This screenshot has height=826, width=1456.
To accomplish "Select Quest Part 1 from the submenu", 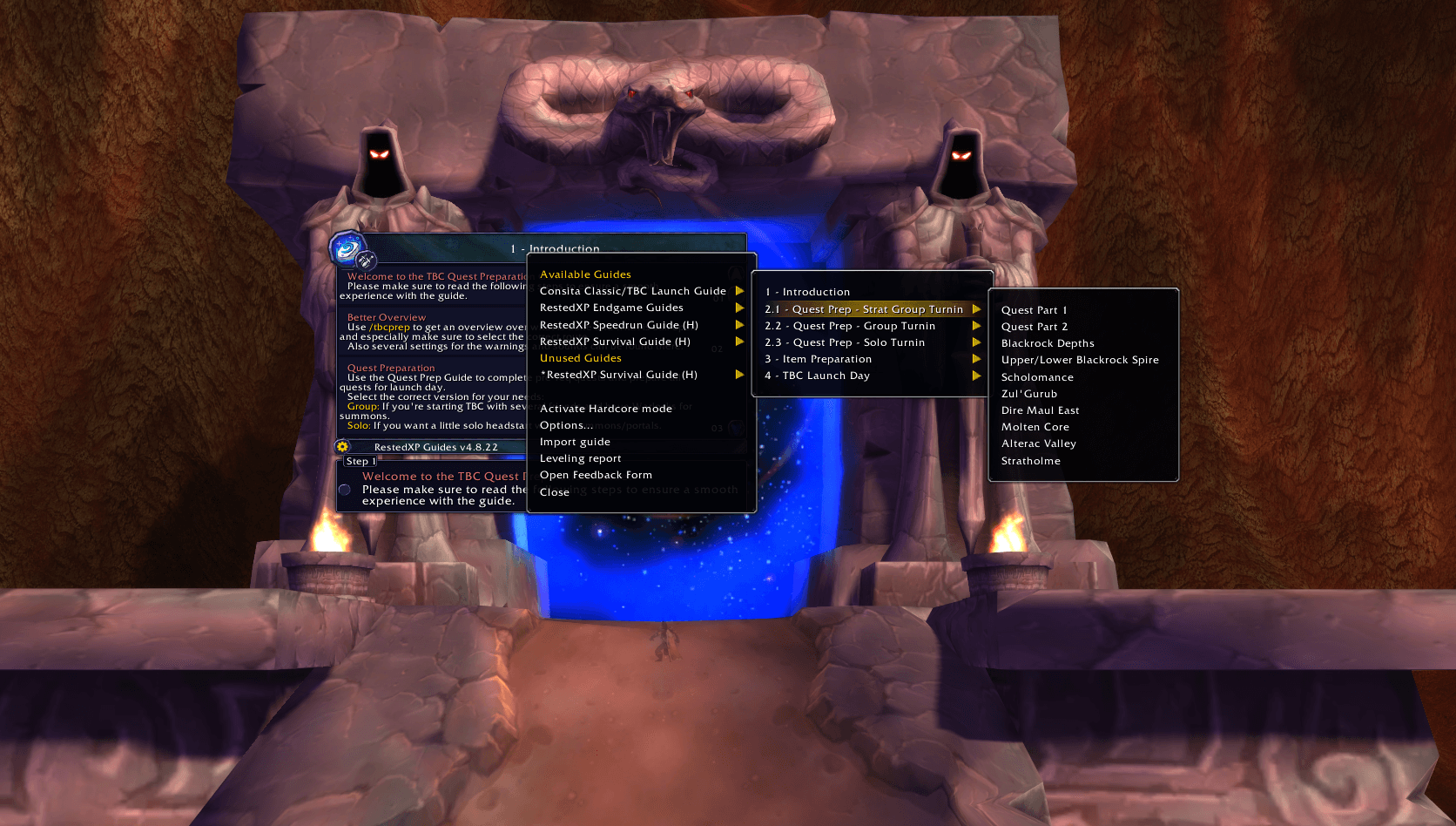I will pyautogui.click(x=1035, y=309).
